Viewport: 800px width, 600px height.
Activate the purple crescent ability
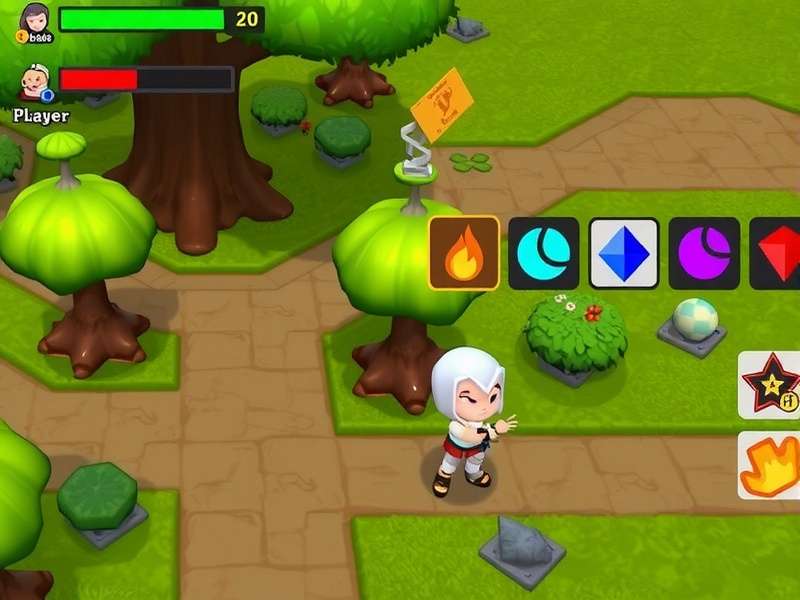point(703,253)
